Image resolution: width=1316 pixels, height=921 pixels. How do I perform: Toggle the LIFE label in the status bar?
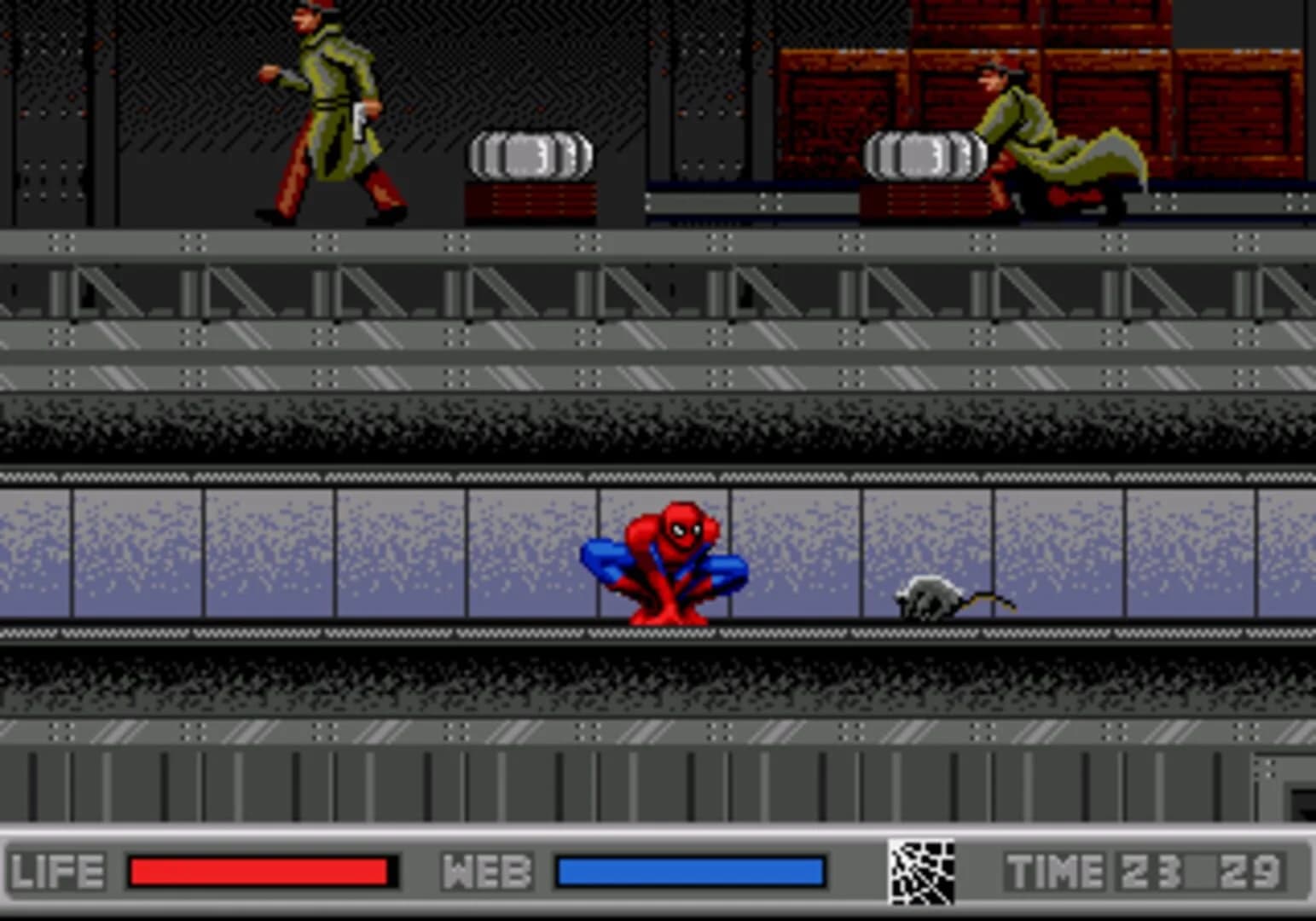click(55, 870)
